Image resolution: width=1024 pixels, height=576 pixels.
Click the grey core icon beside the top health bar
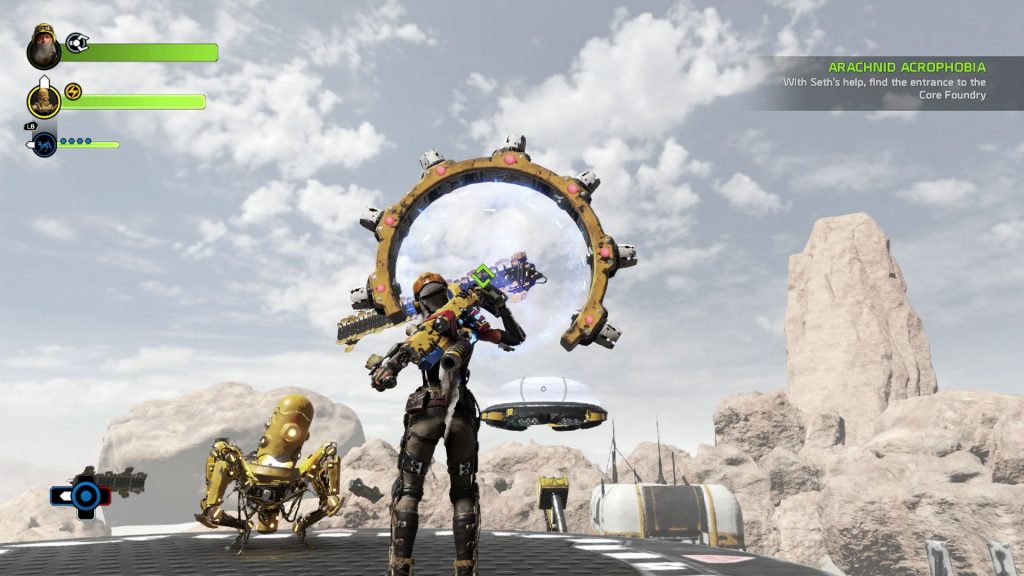(x=77, y=42)
